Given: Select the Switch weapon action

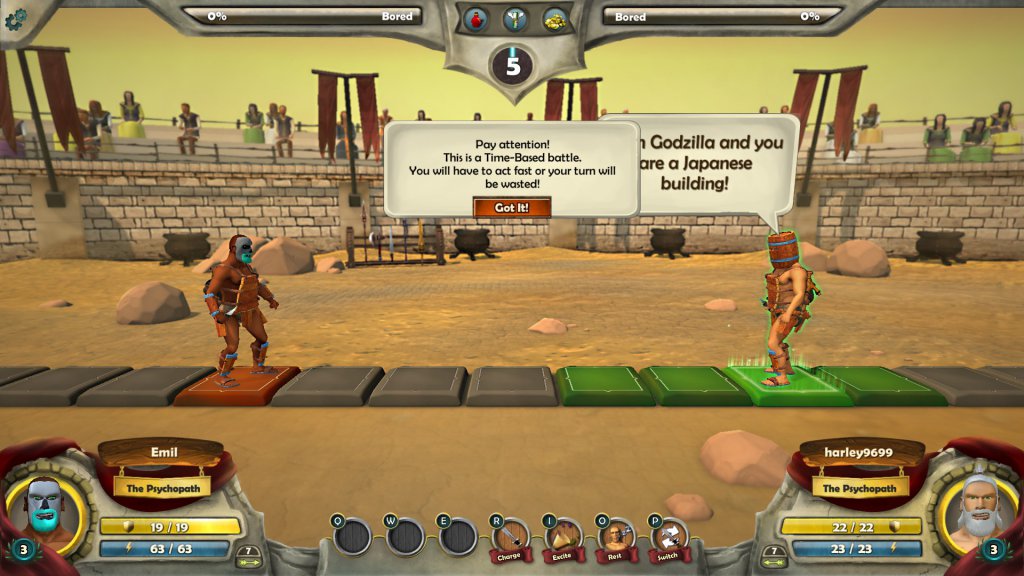Looking at the screenshot, I should coord(667,539).
